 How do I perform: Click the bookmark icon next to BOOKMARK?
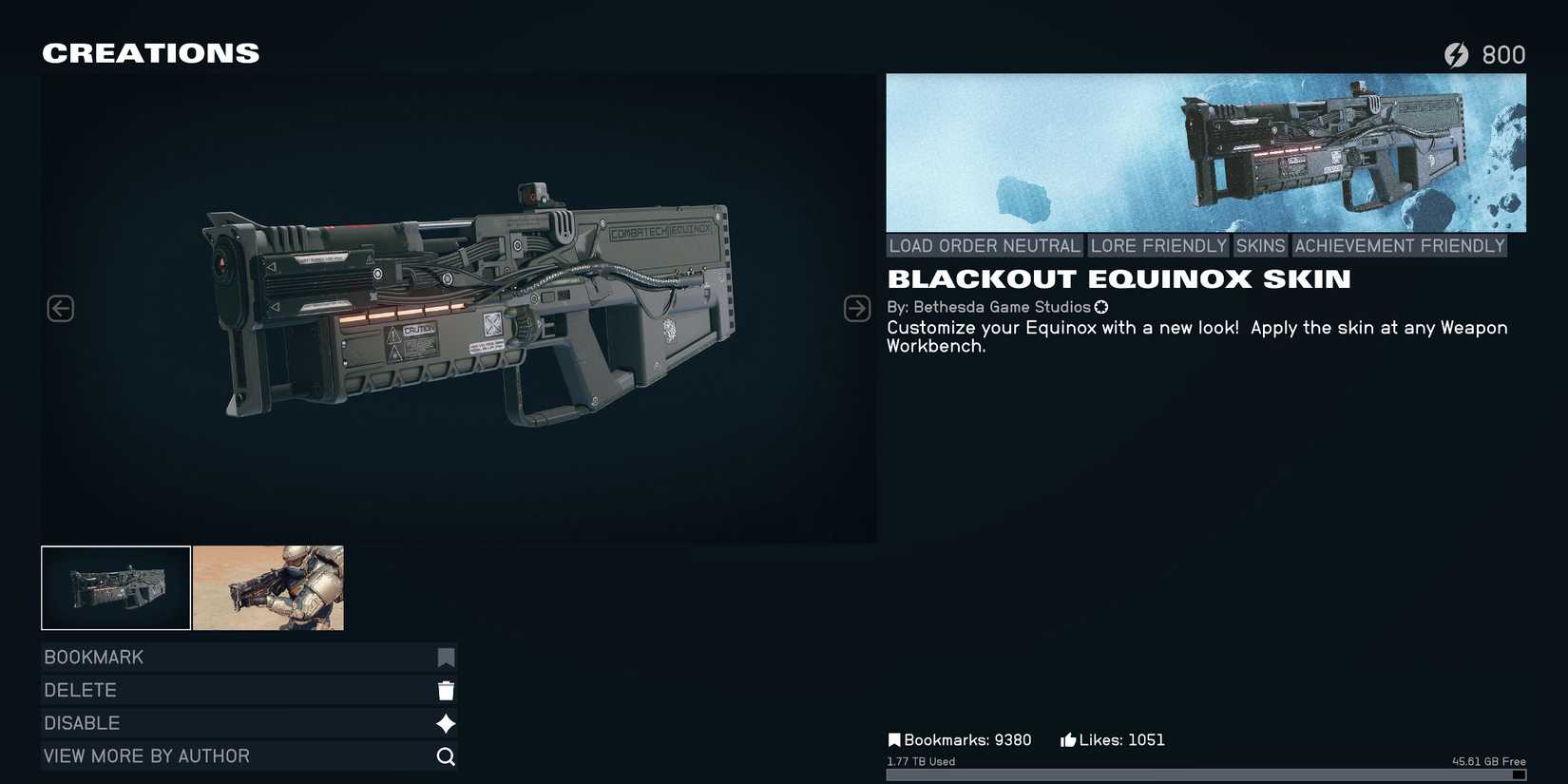[445, 656]
